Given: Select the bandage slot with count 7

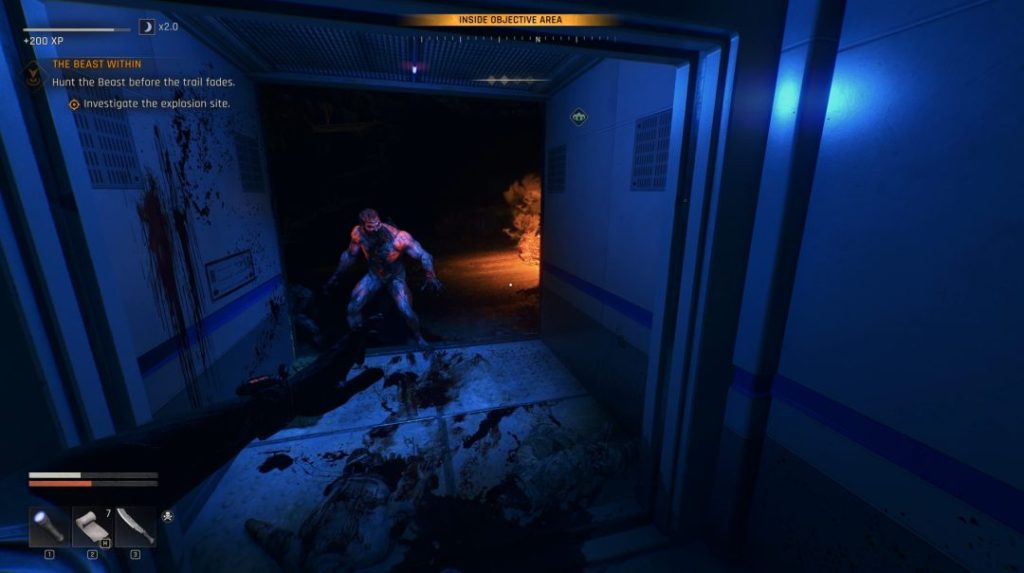Looking at the screenshot, I should (93, 526).
